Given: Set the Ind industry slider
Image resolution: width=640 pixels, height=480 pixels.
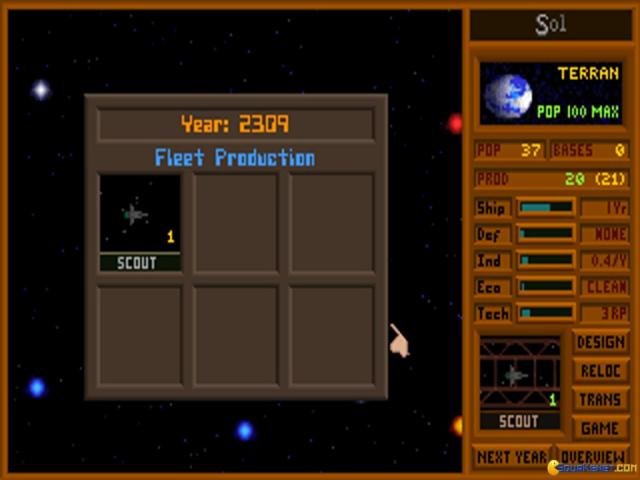Looking at the screenshot, I should point(545,260).
